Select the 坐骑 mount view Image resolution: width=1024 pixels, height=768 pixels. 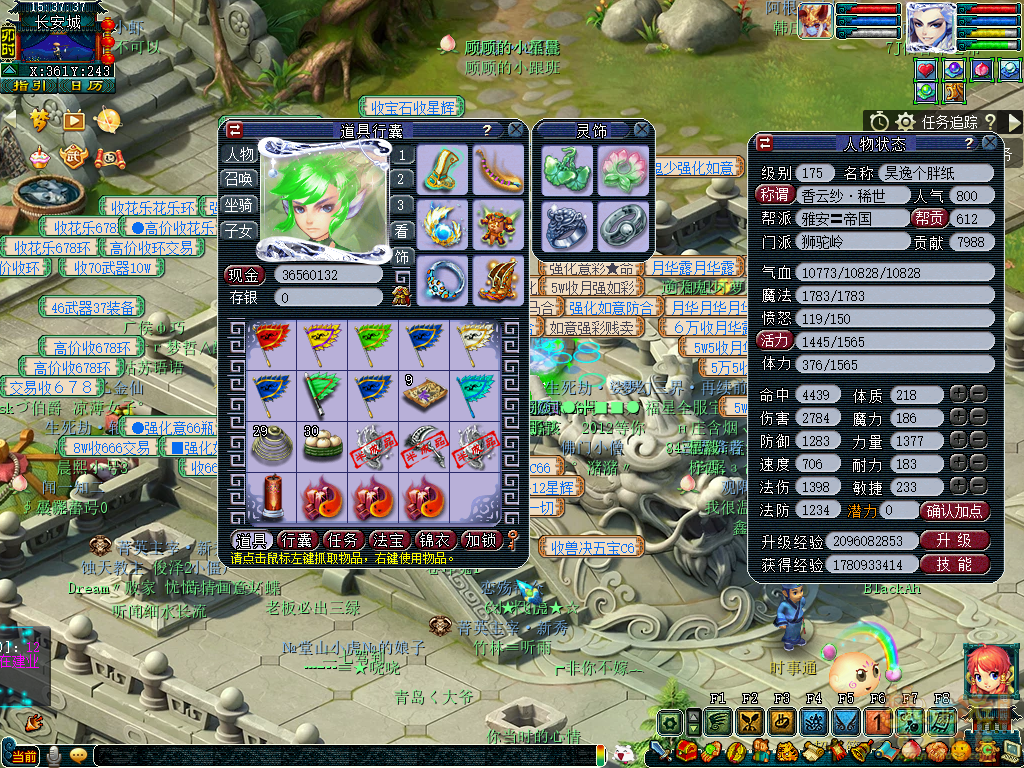pos(239,204)
